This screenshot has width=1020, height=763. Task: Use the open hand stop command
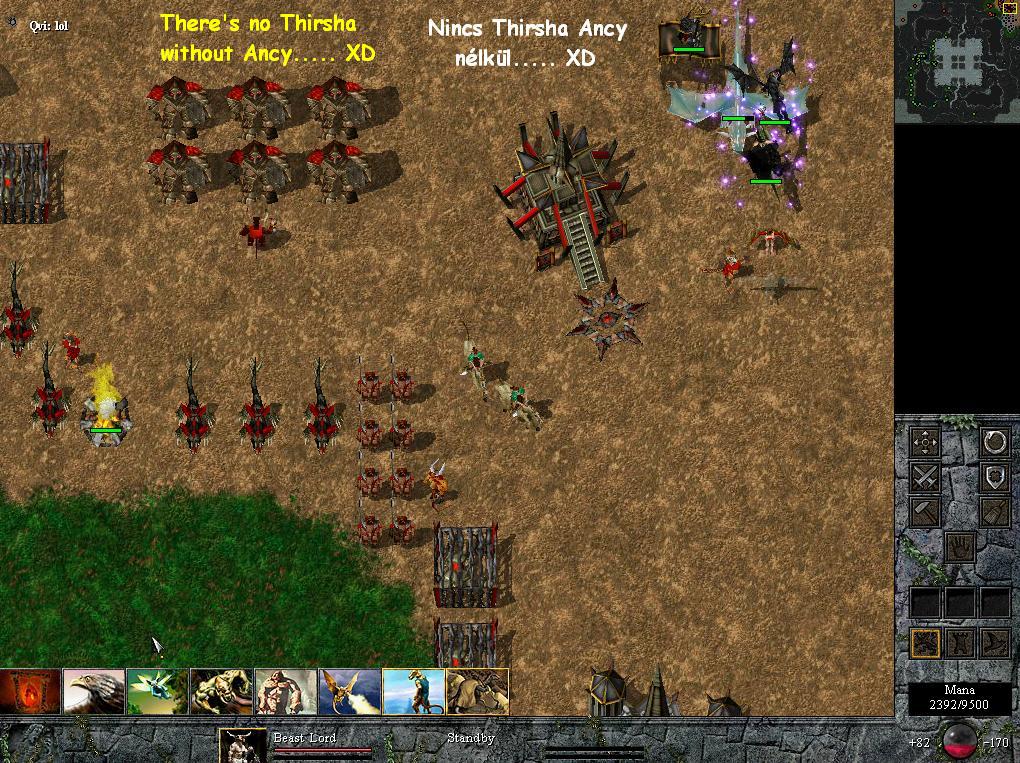[960, 547]
